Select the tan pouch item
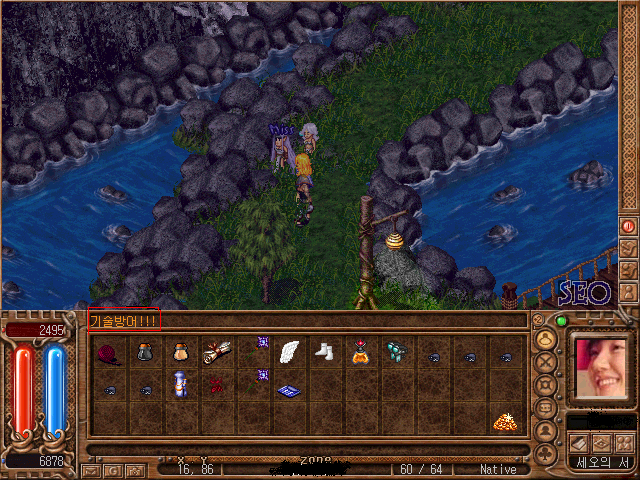The width and height of the screenshot is (640, 480). tap(180, 352)
